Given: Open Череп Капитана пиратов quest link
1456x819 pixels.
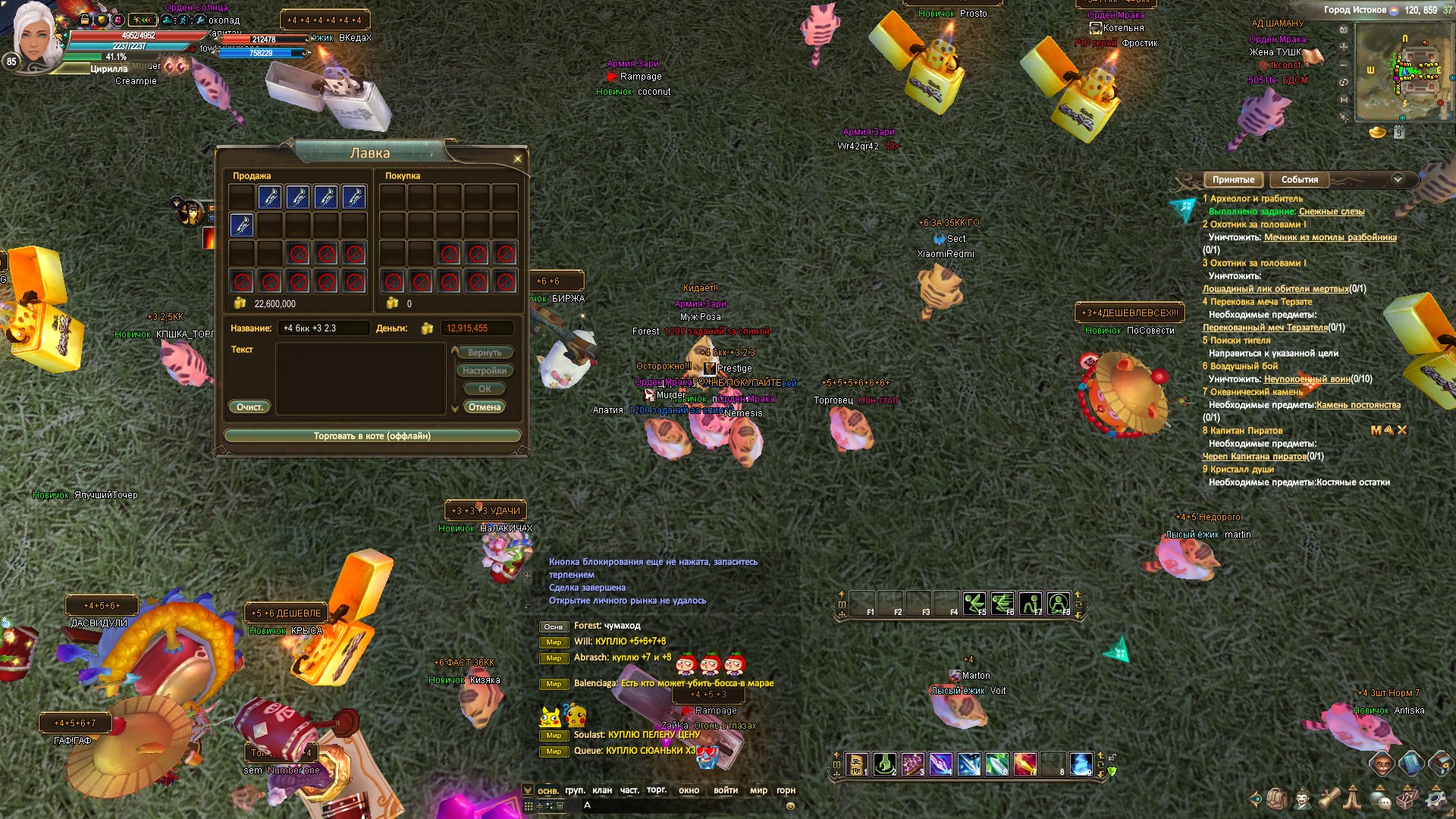Looking at the screenshot, I should (x=1254, y=457).
